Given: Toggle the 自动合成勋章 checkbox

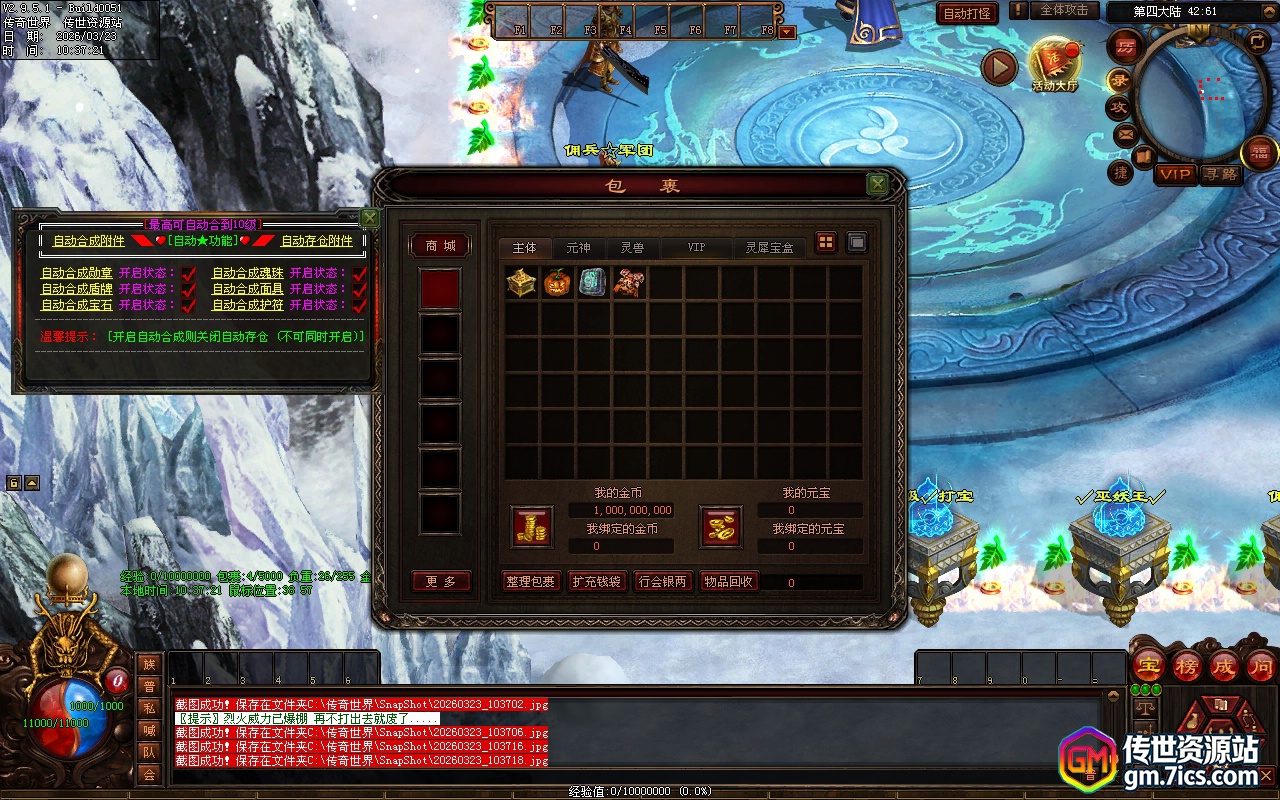Looking at the screenshot, I should pyautogui.click(x=188, y=273).
